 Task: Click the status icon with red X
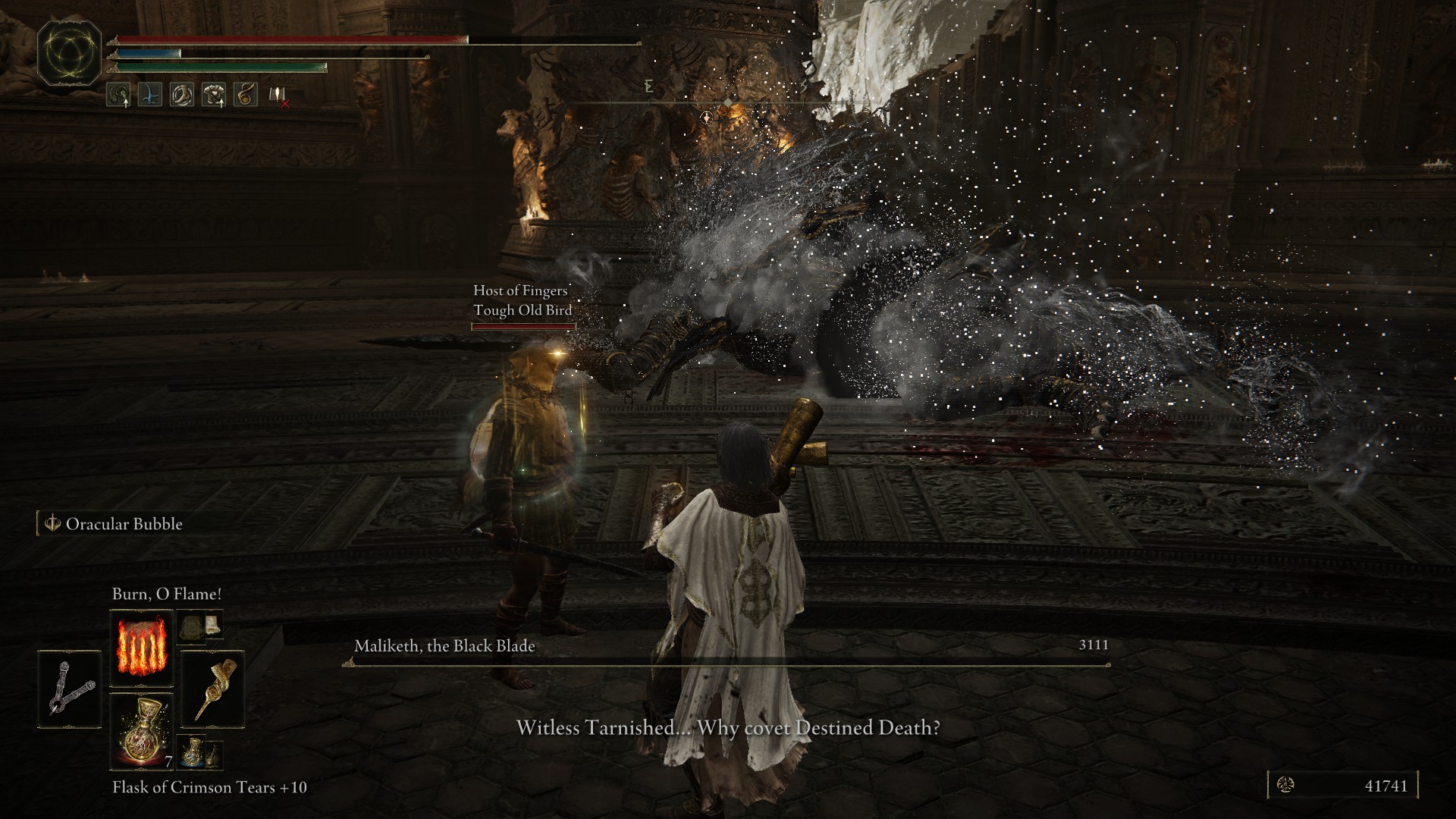pos(278,96)
